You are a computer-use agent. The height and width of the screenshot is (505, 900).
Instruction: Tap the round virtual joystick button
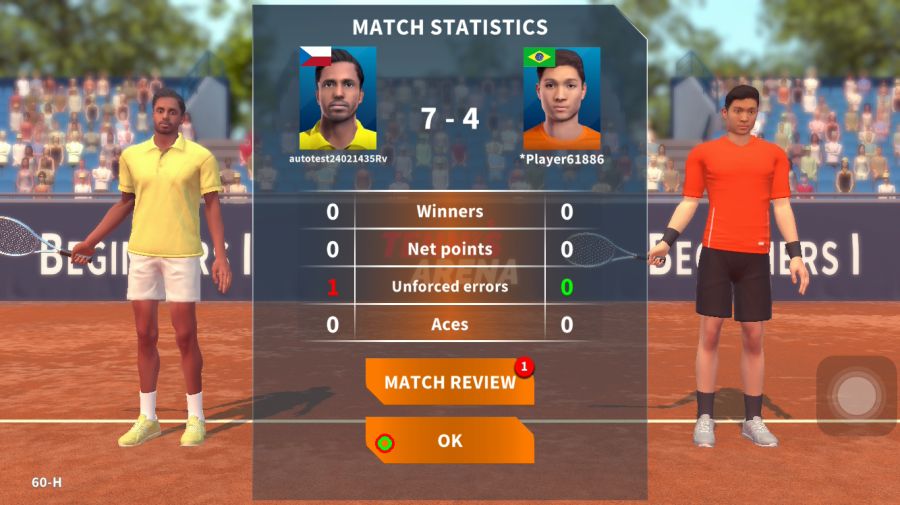pyautogui.click(x=856, y=396)
